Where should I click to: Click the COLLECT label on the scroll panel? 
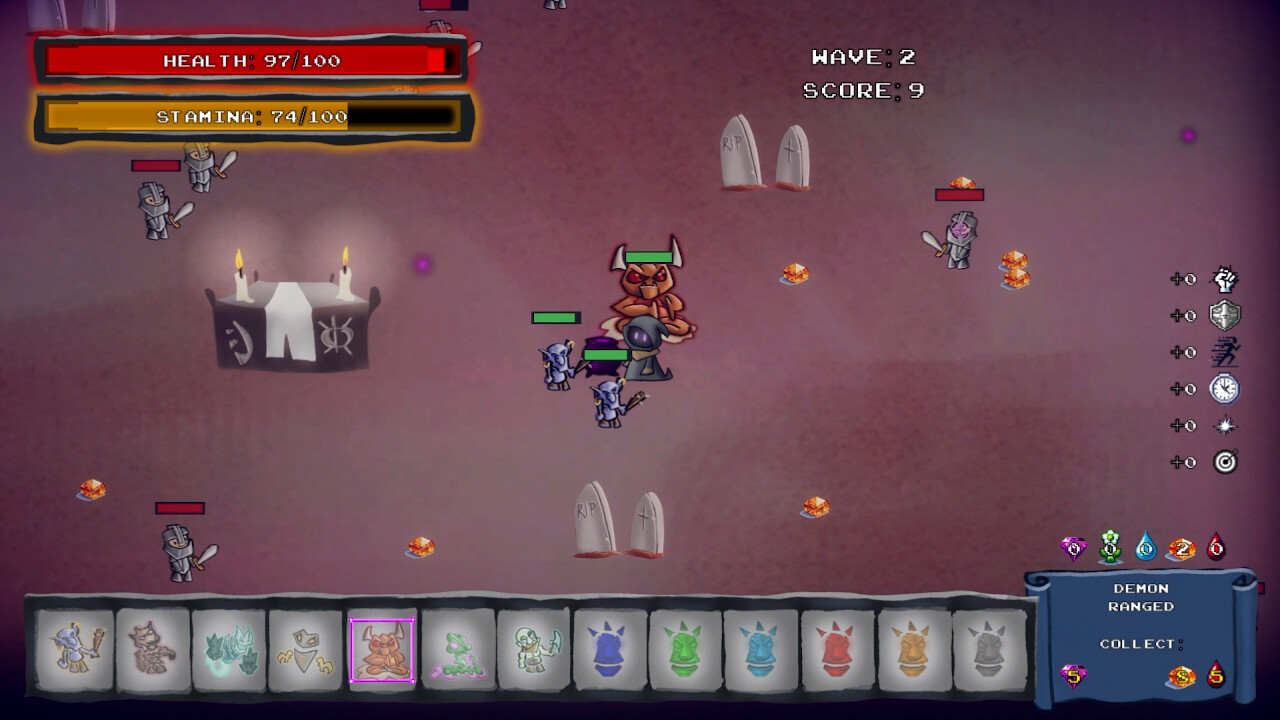tap(1141, 646)
